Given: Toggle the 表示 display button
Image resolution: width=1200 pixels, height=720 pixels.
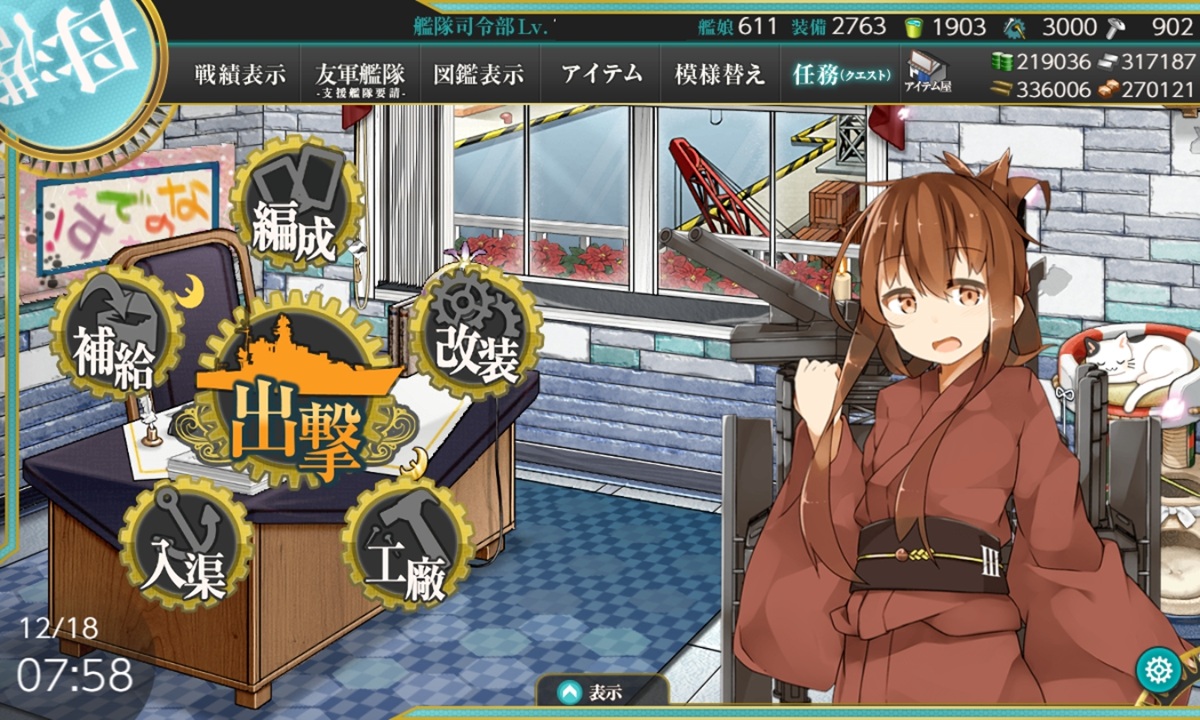Looking at the screenshot, I should 603,692.
